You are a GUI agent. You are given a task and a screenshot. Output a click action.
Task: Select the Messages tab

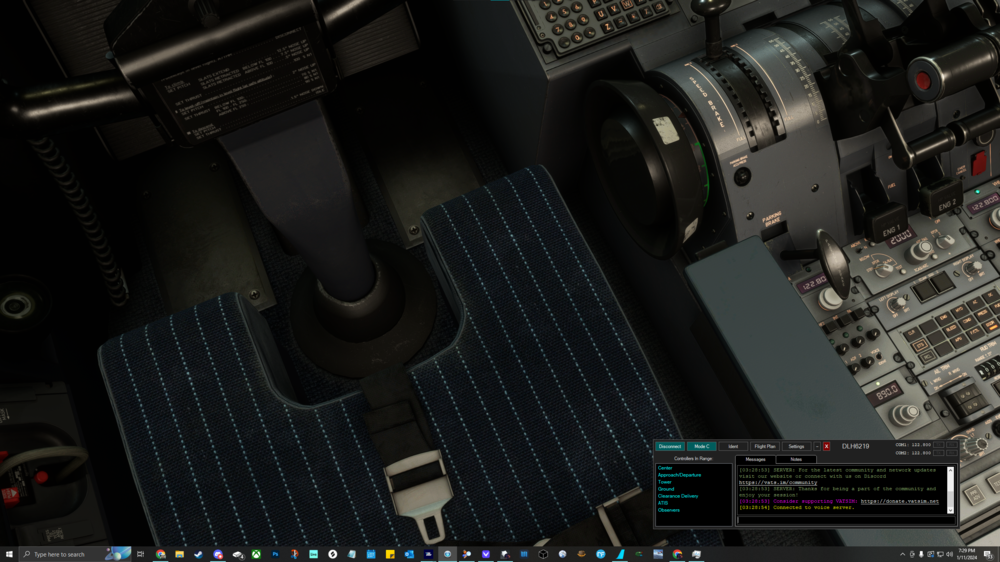(756, 459)
